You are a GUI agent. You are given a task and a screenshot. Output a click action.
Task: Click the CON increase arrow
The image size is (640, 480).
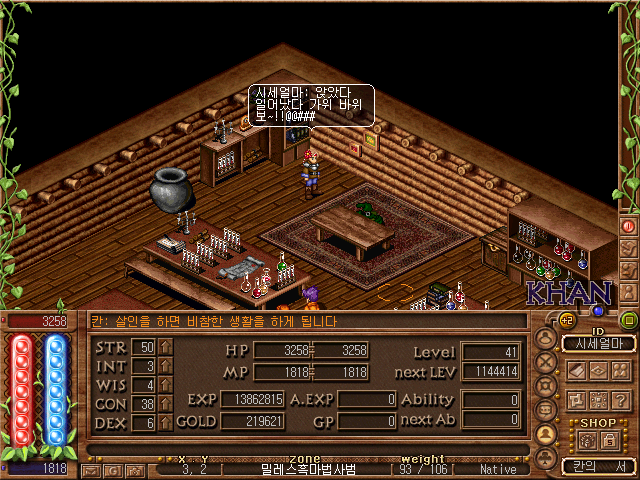pos(166,404)
